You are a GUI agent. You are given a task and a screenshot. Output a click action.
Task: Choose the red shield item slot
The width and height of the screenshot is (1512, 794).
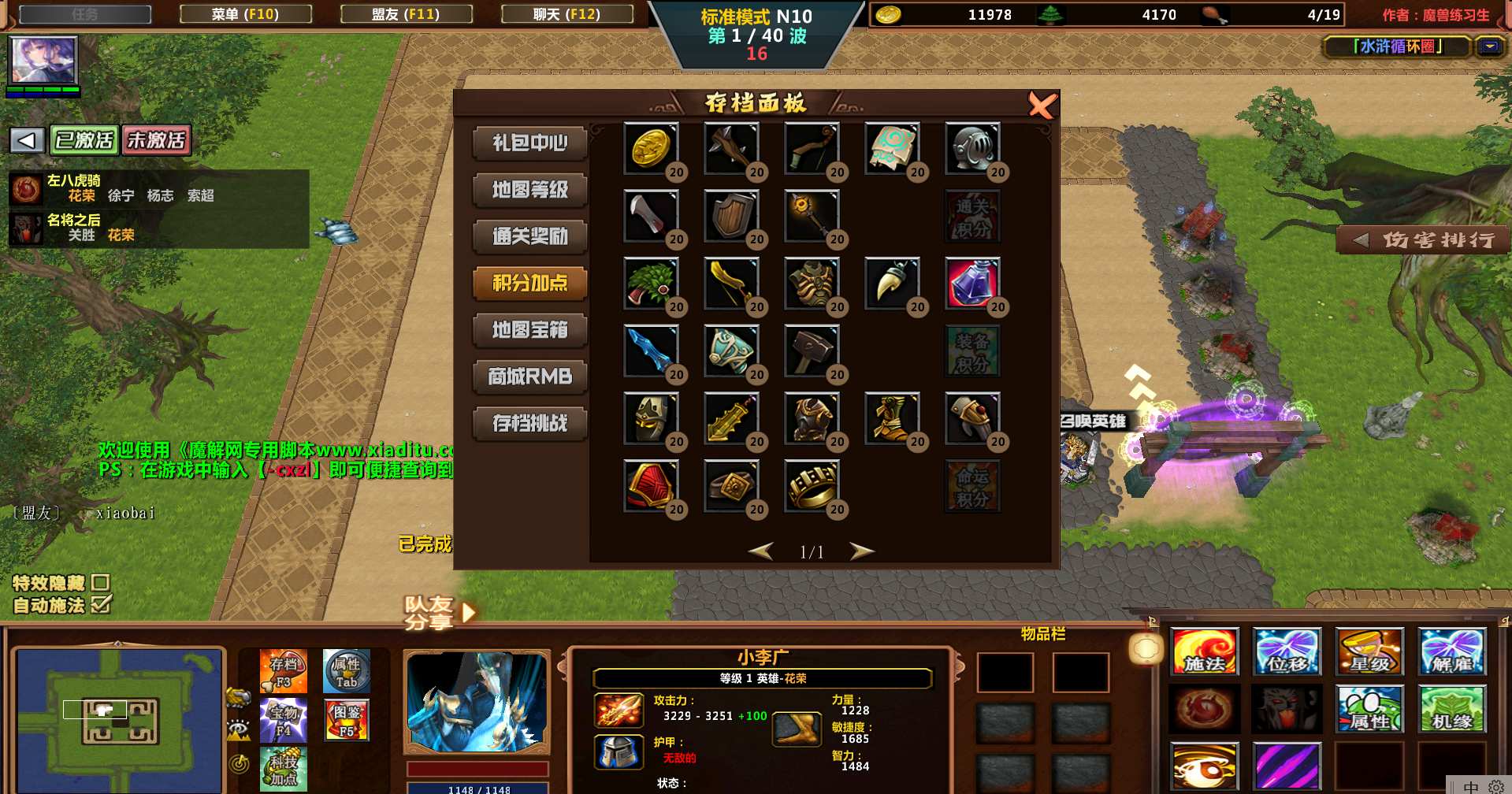click(650, 485)
